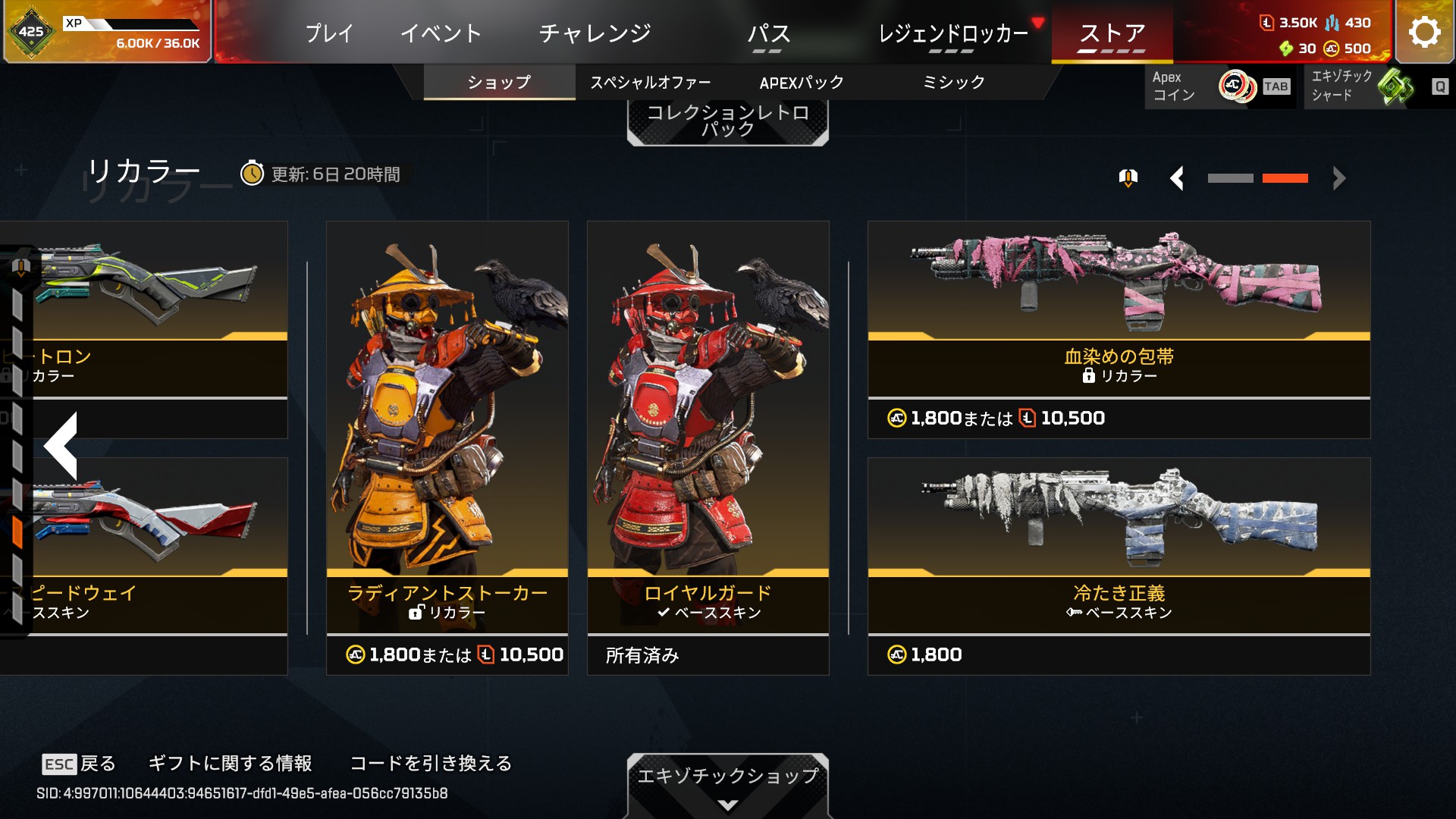Click the large white left scroll arrow
This screenshot has height=819, width=1456.
(x=61, y=446)
